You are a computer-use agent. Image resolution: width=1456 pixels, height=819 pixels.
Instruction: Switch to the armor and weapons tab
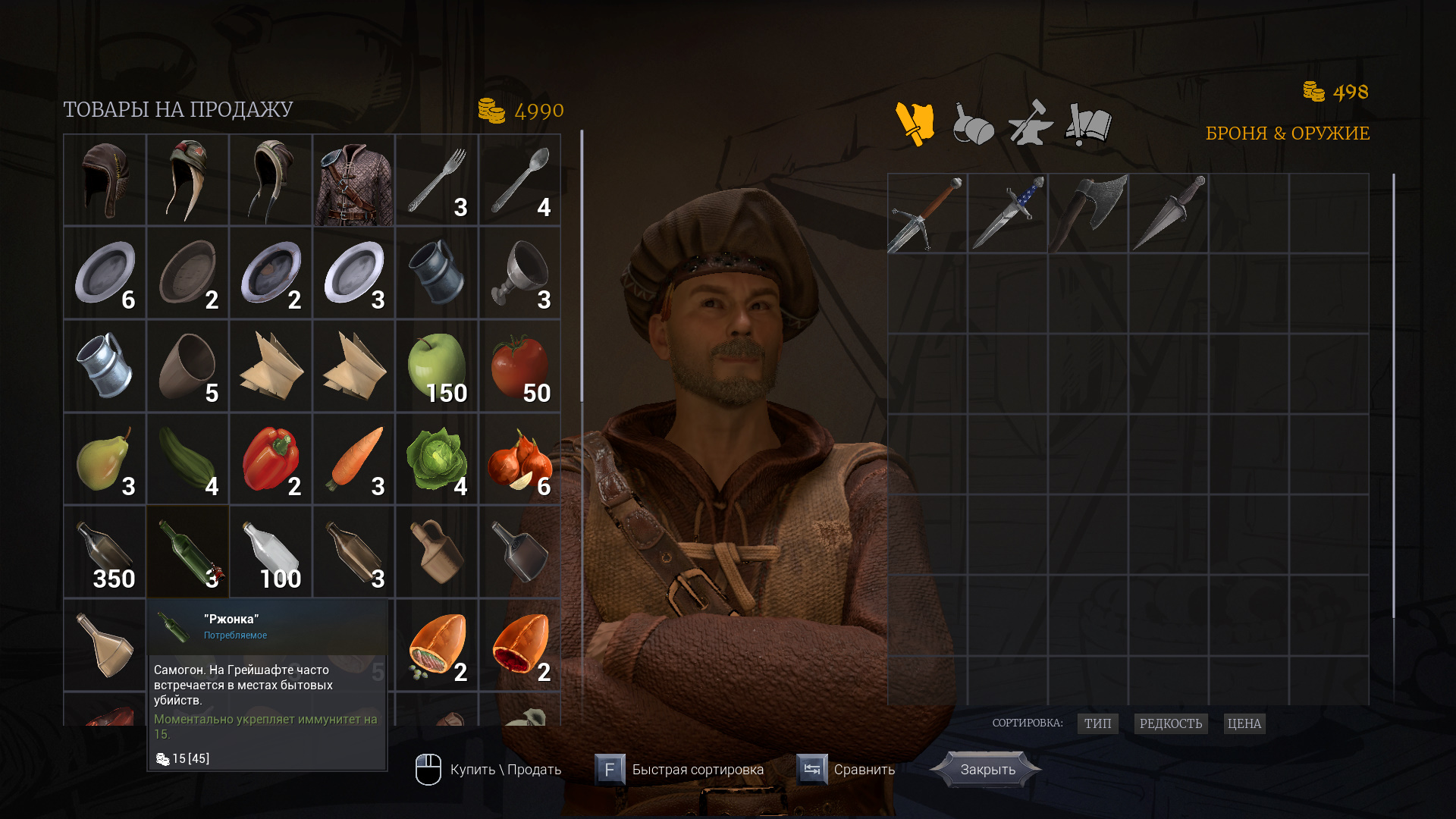click(915, 124)
